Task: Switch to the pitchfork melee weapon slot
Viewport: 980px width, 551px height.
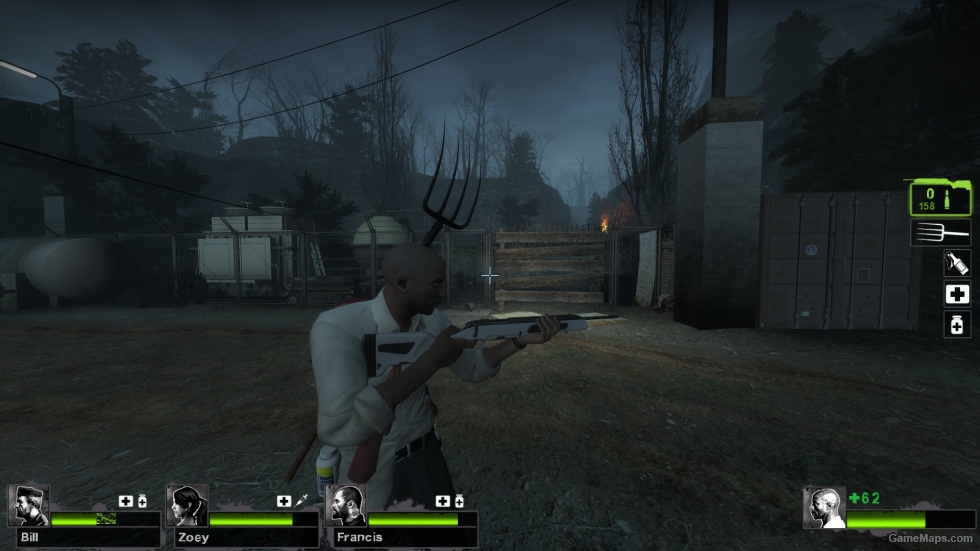Action: 942,233
